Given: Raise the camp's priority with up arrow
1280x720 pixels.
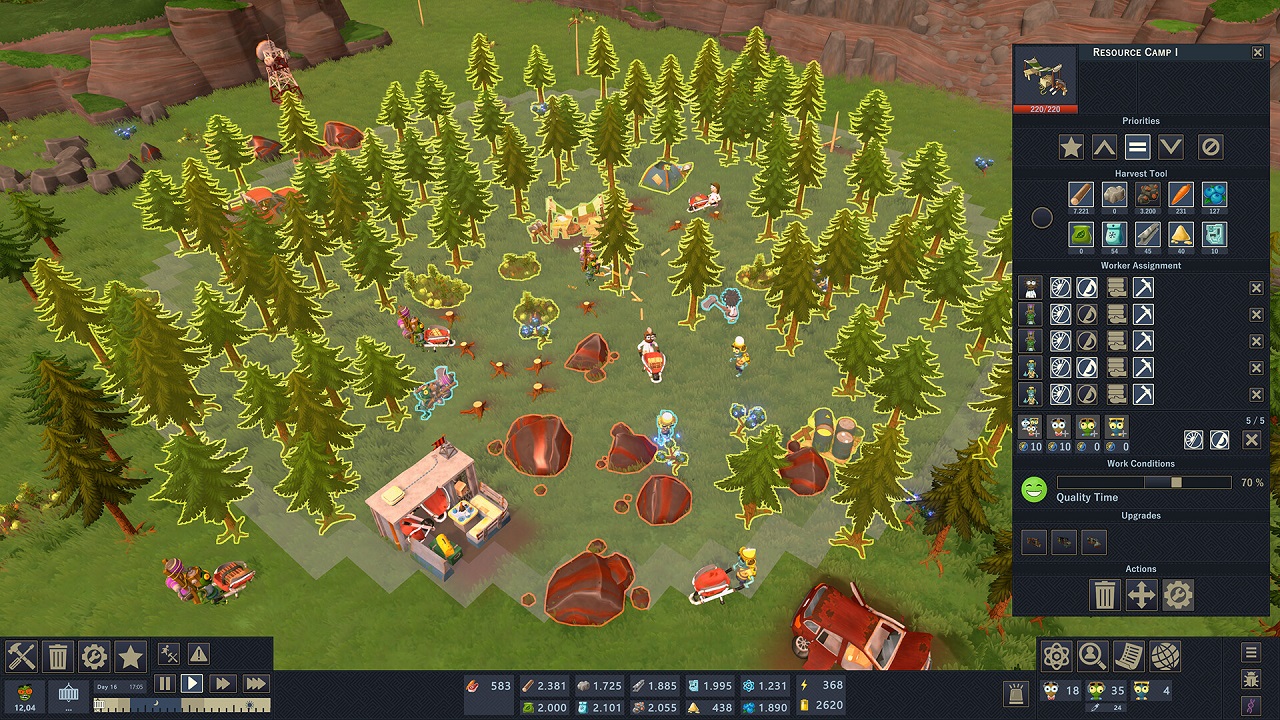Looking at the screenshot, I should 1104,148.
